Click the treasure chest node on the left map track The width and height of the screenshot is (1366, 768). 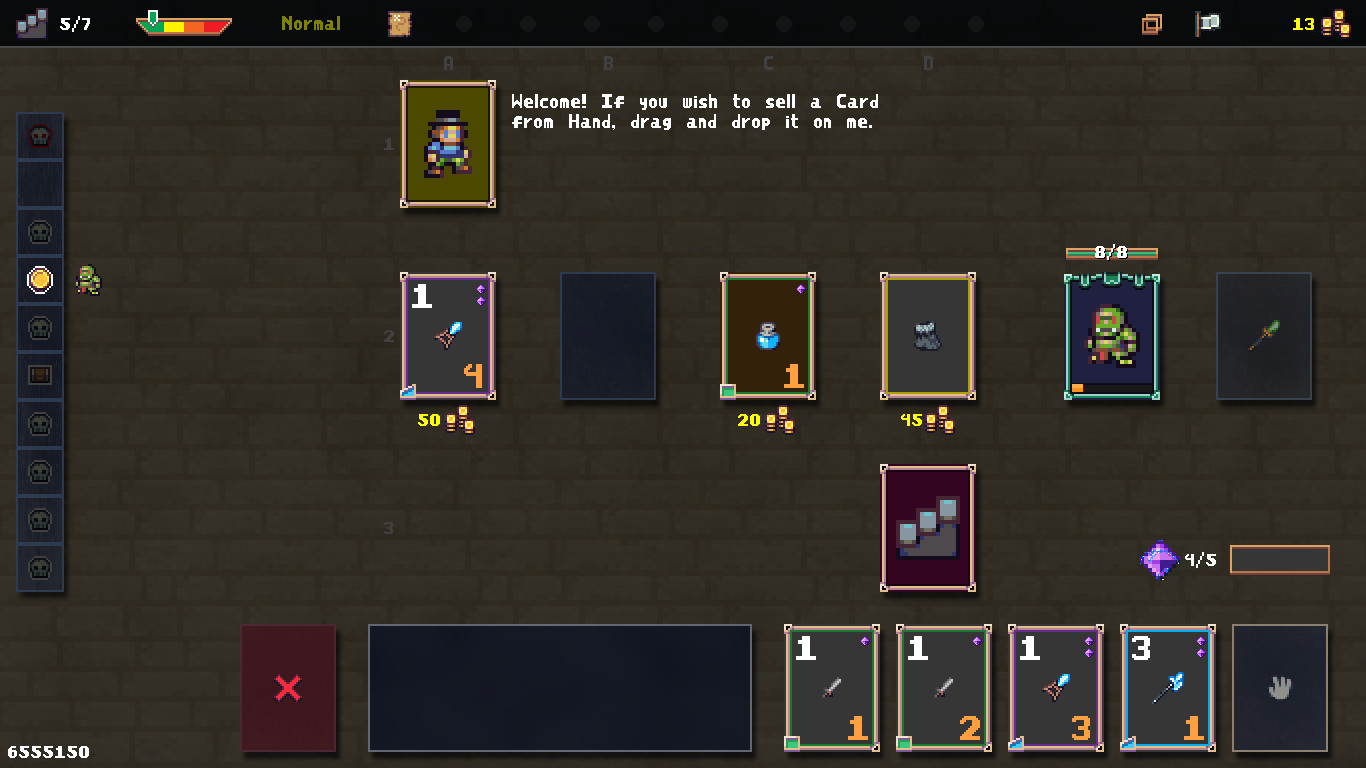(40, 375)
